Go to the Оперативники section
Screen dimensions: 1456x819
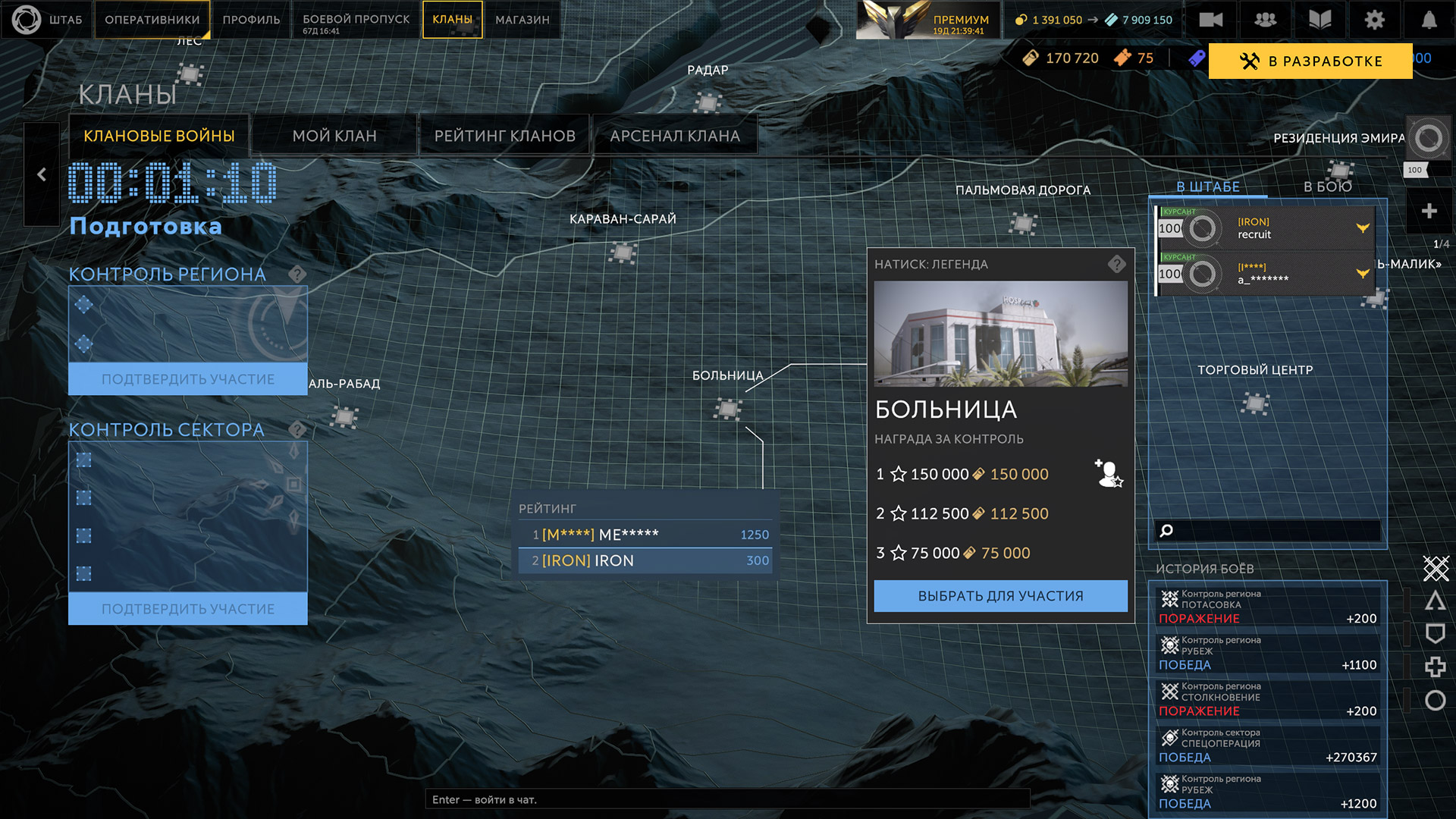click(x=152, y=20)
